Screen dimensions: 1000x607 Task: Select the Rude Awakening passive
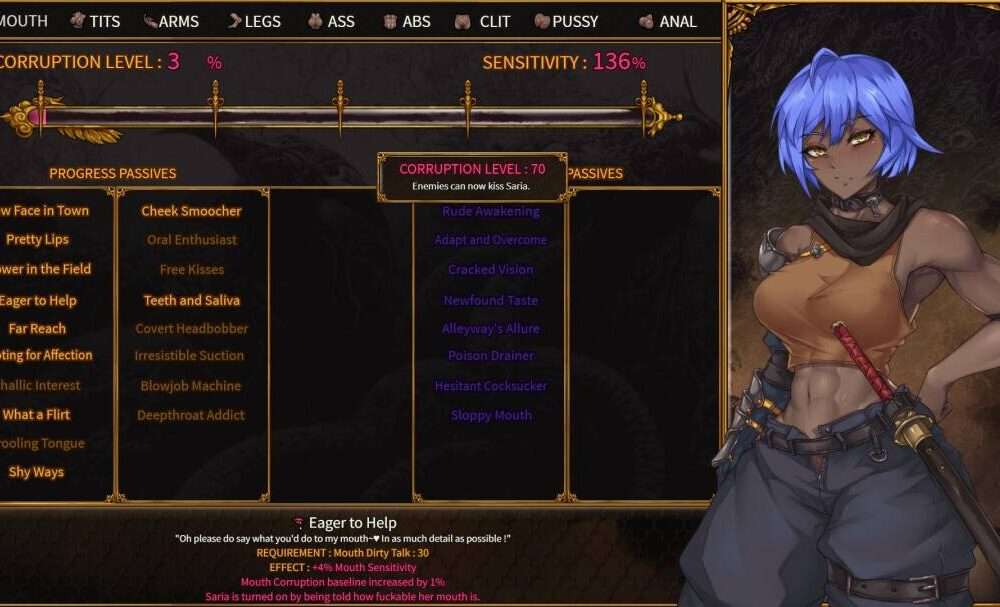[490, 211]
